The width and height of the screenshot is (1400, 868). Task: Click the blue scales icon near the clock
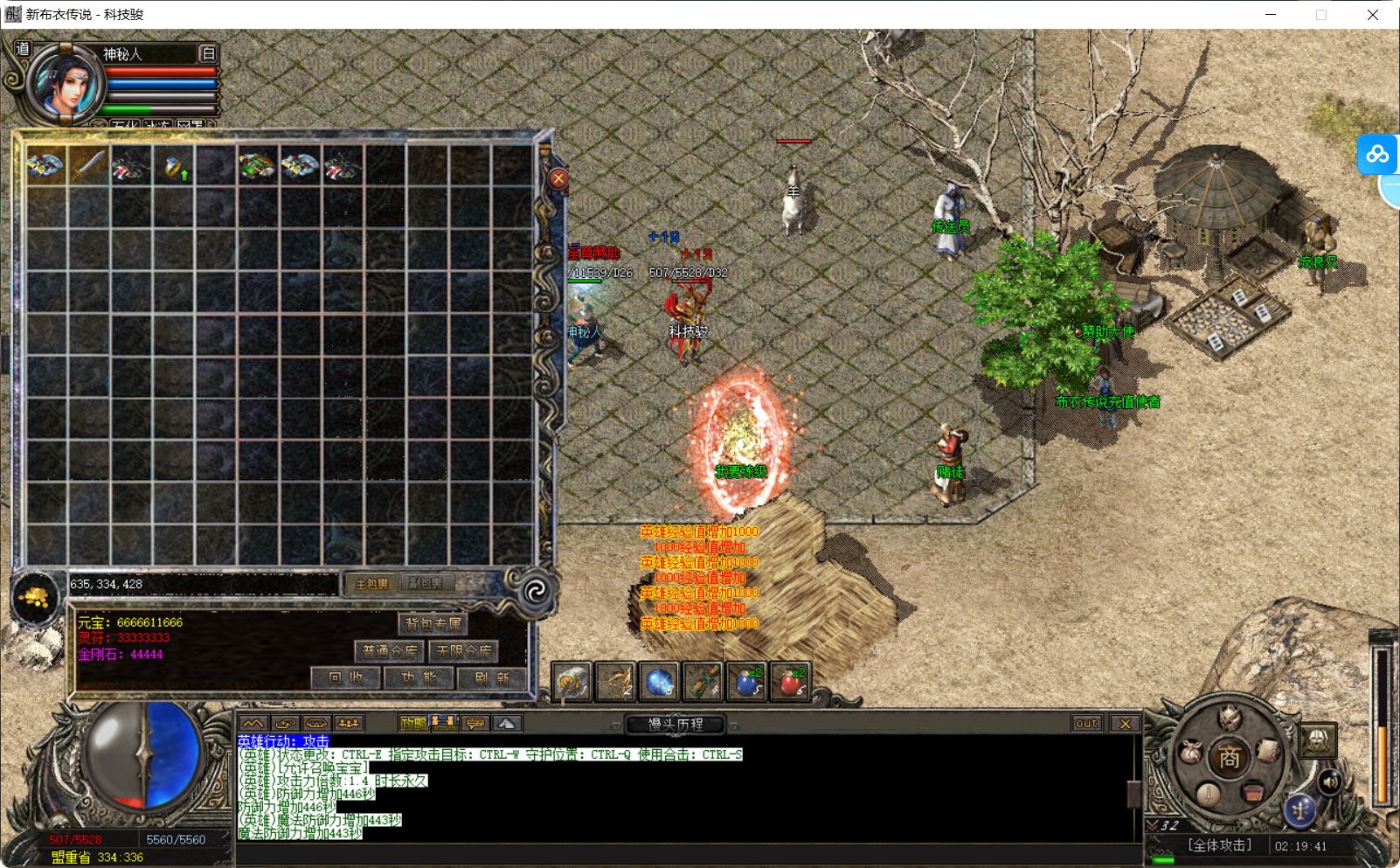pos(1301,810)
